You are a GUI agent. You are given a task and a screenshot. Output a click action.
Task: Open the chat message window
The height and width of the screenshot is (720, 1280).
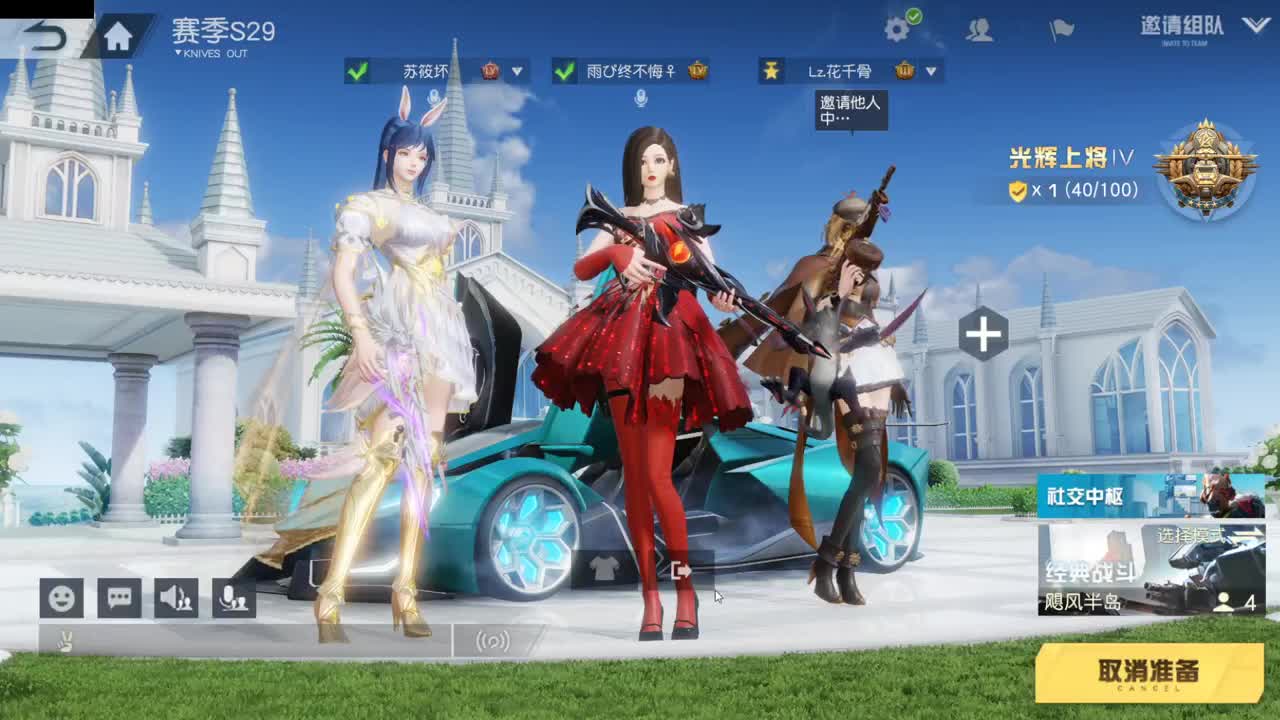[x=119, y=597]
